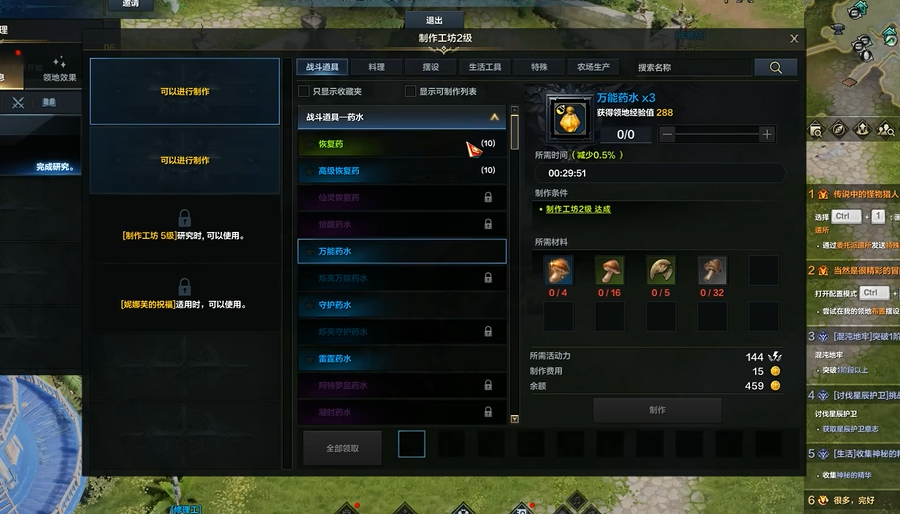Enable the 显示可制作列表 checkbox
The width and height of the screenshot is (900, 514).
click(x=411, y=92)
